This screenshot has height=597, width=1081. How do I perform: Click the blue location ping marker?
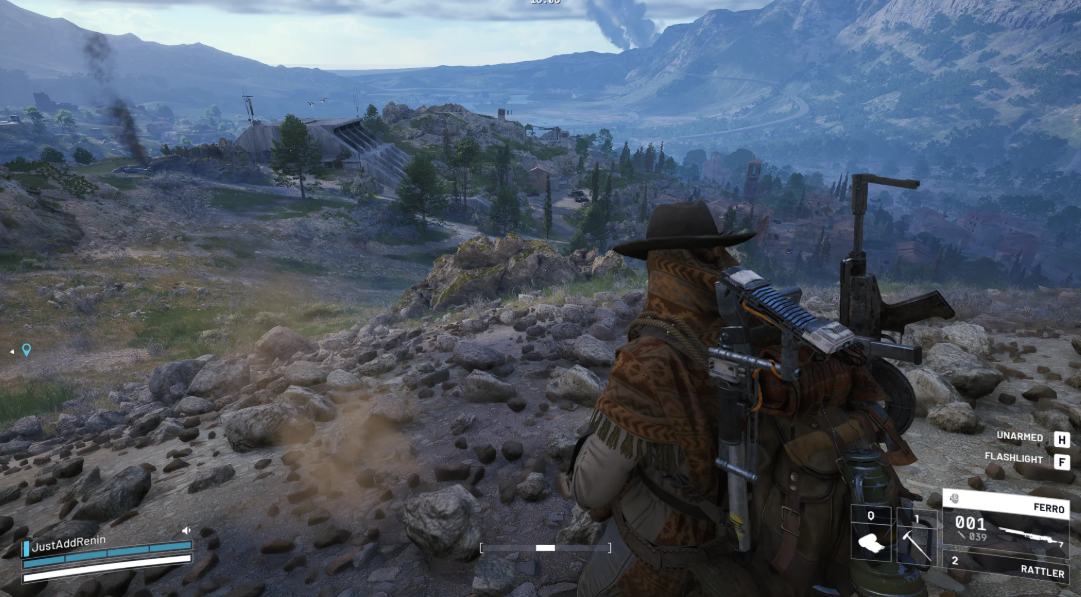26,350
